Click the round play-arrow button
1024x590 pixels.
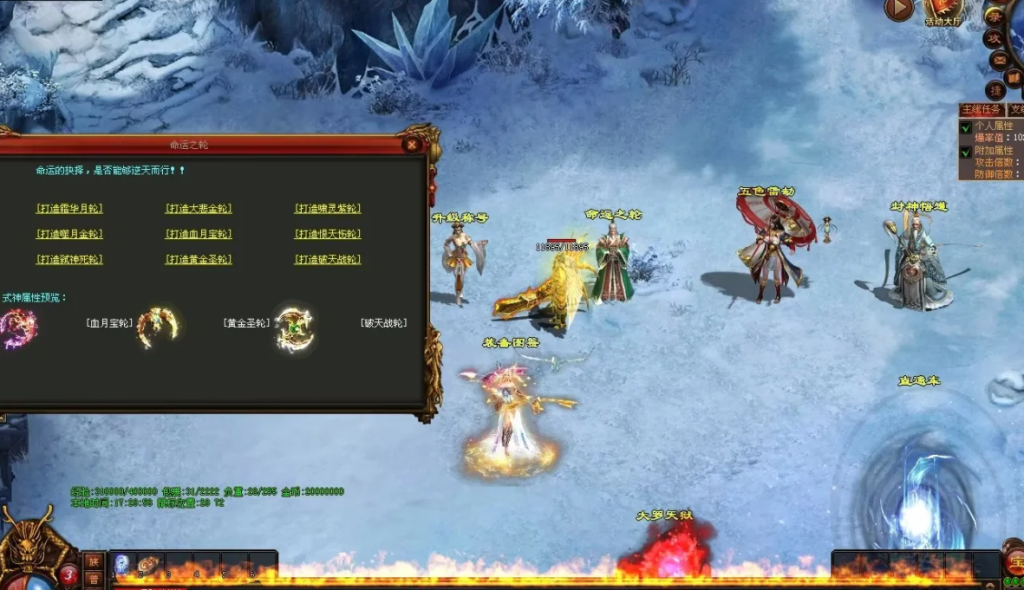tap(898, 9)
